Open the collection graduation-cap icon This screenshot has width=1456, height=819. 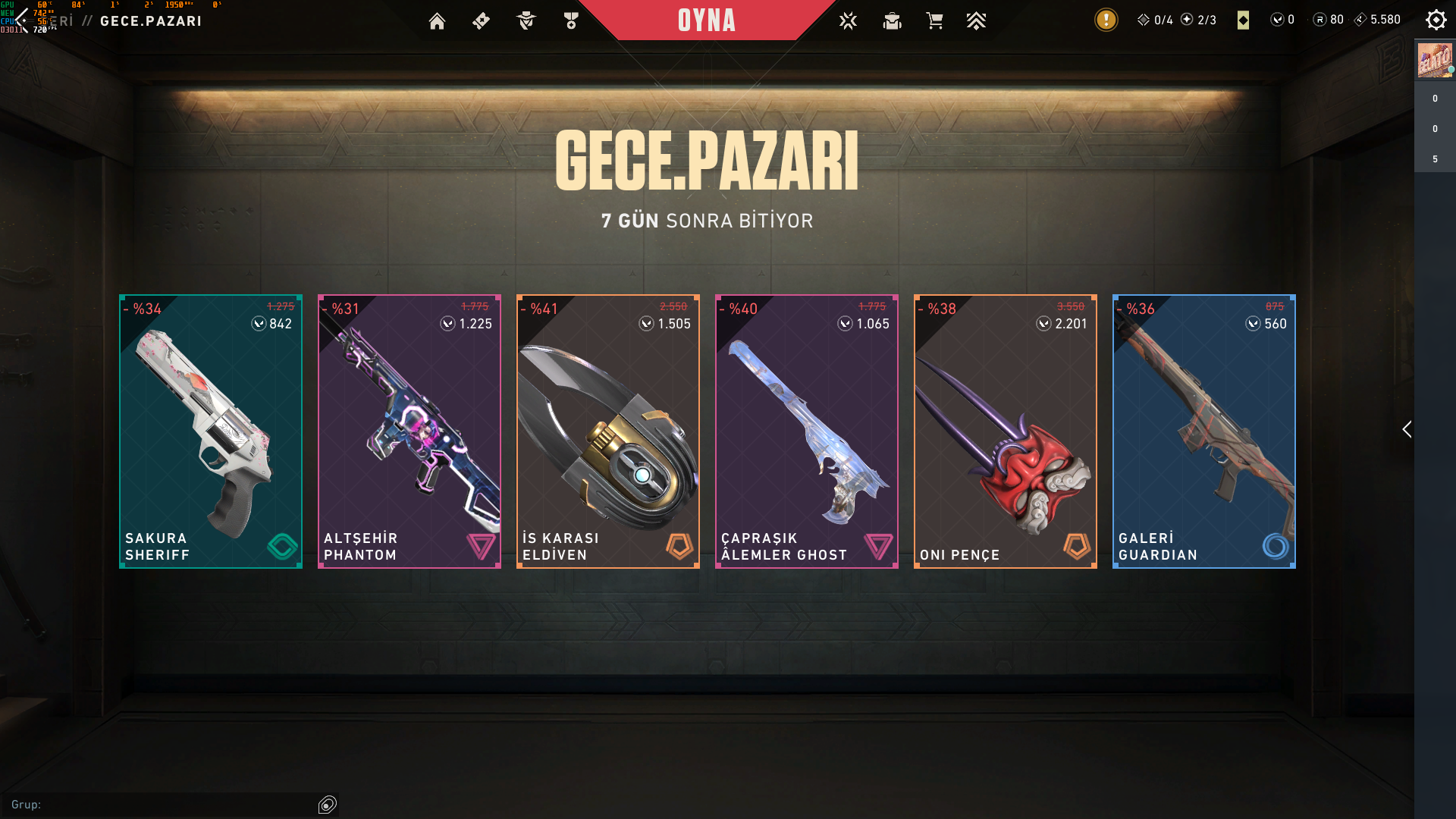tap(892, 21)
